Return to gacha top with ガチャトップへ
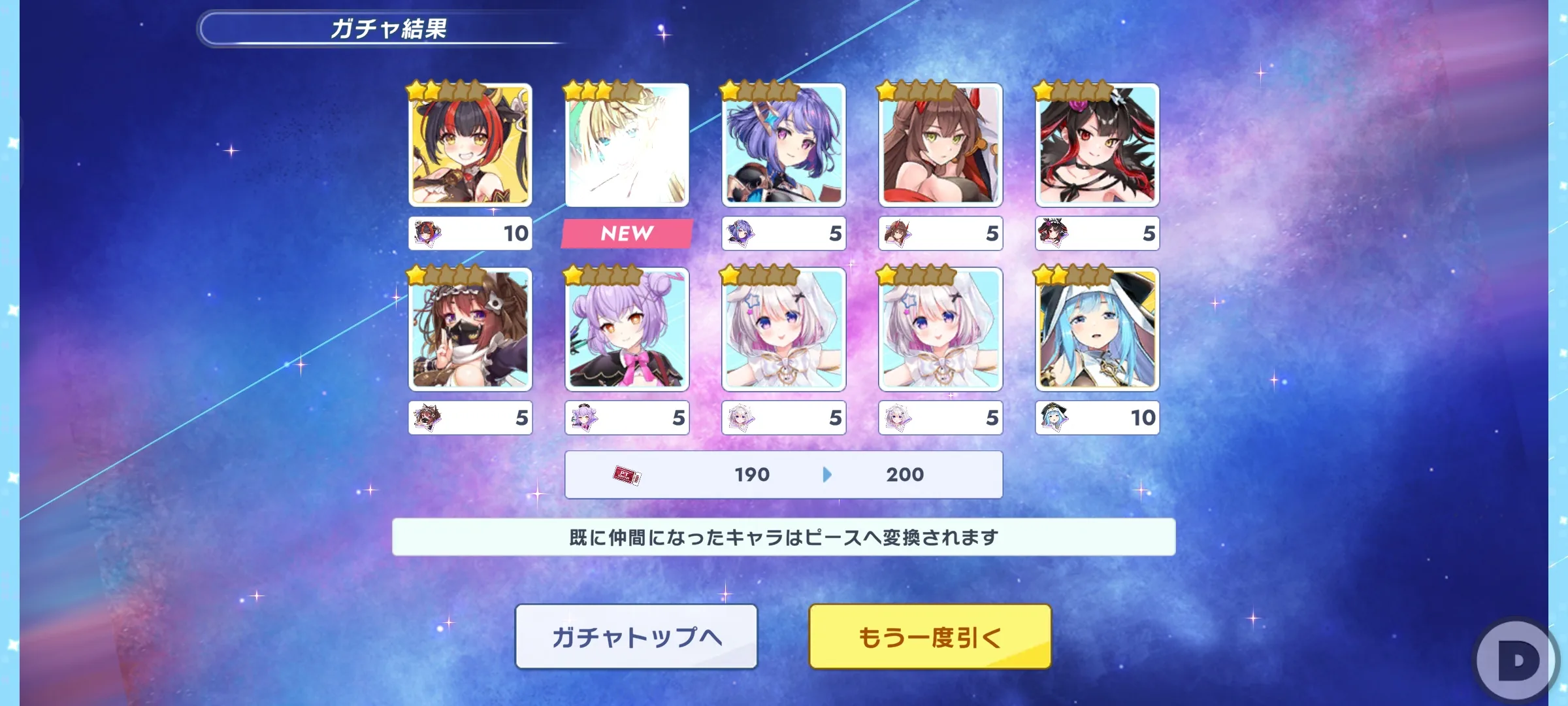This screenshot has width=1568, height=706. click(x=636, y=637)
